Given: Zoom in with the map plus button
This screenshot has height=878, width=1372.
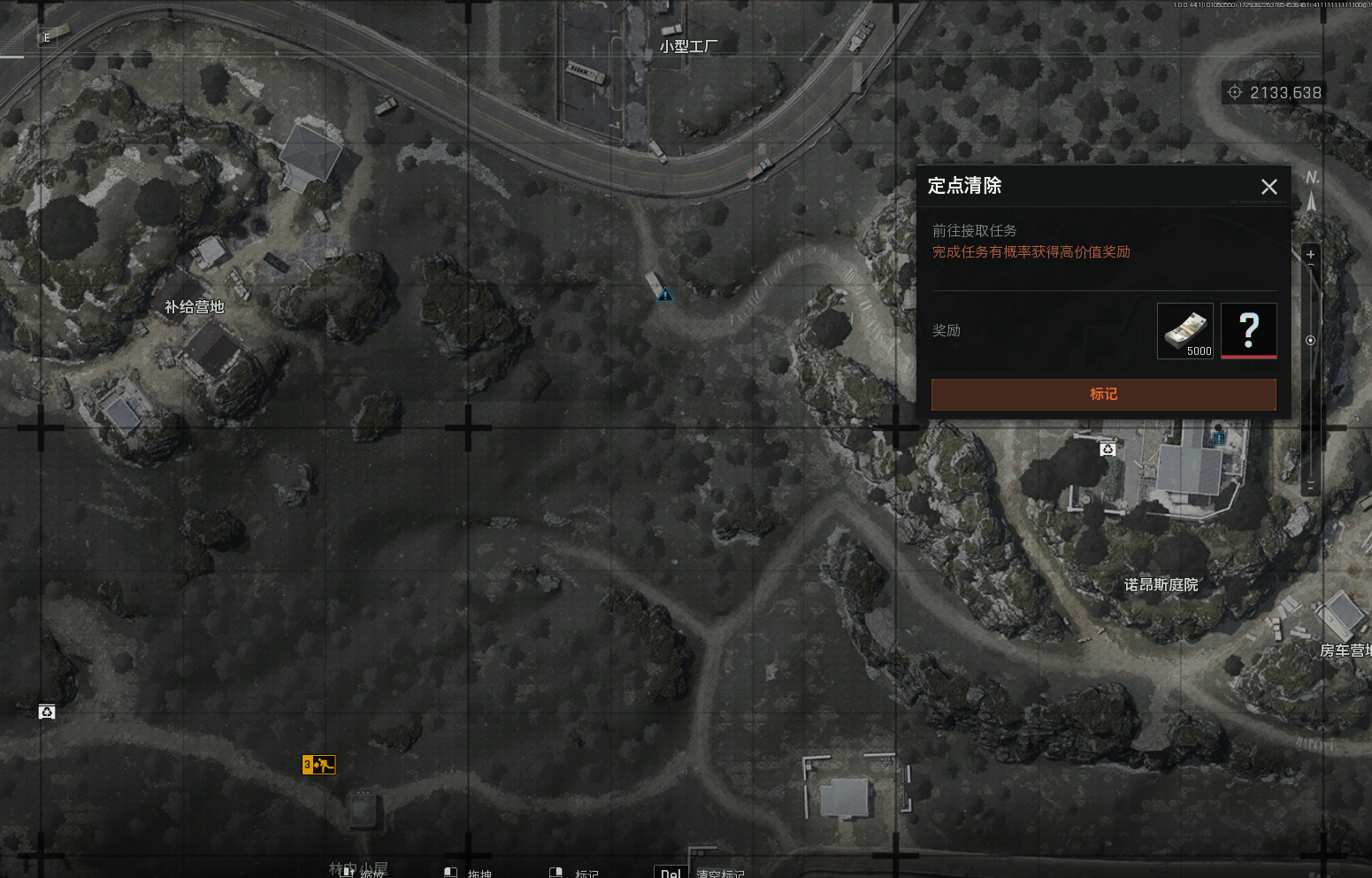Looking at the screenshot, I should click(x=1310, y=255).
